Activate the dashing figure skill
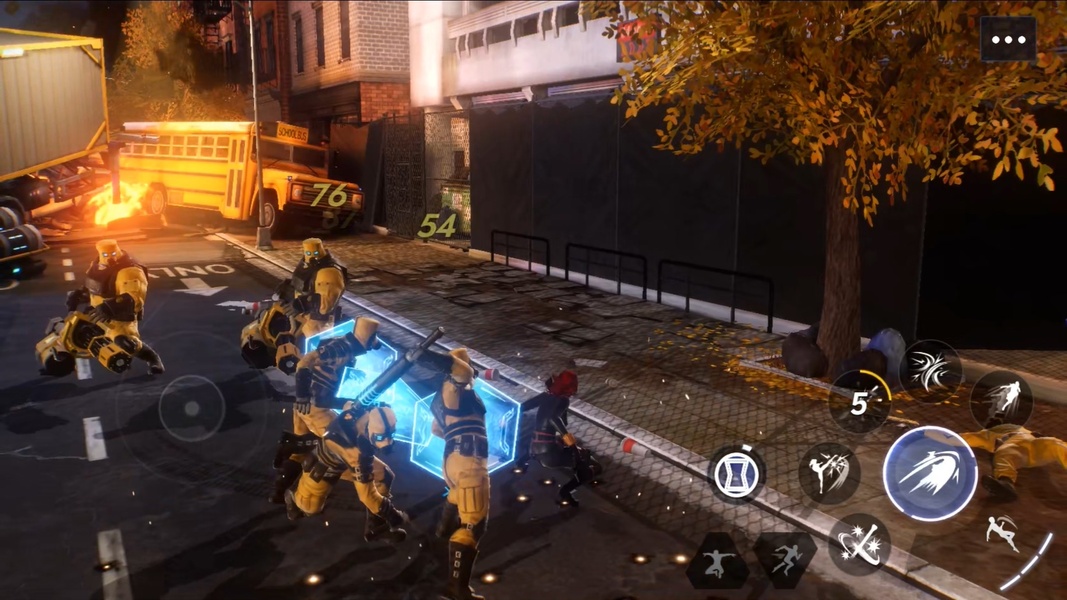1067x600 pixels. click(x=1001, y=400)
